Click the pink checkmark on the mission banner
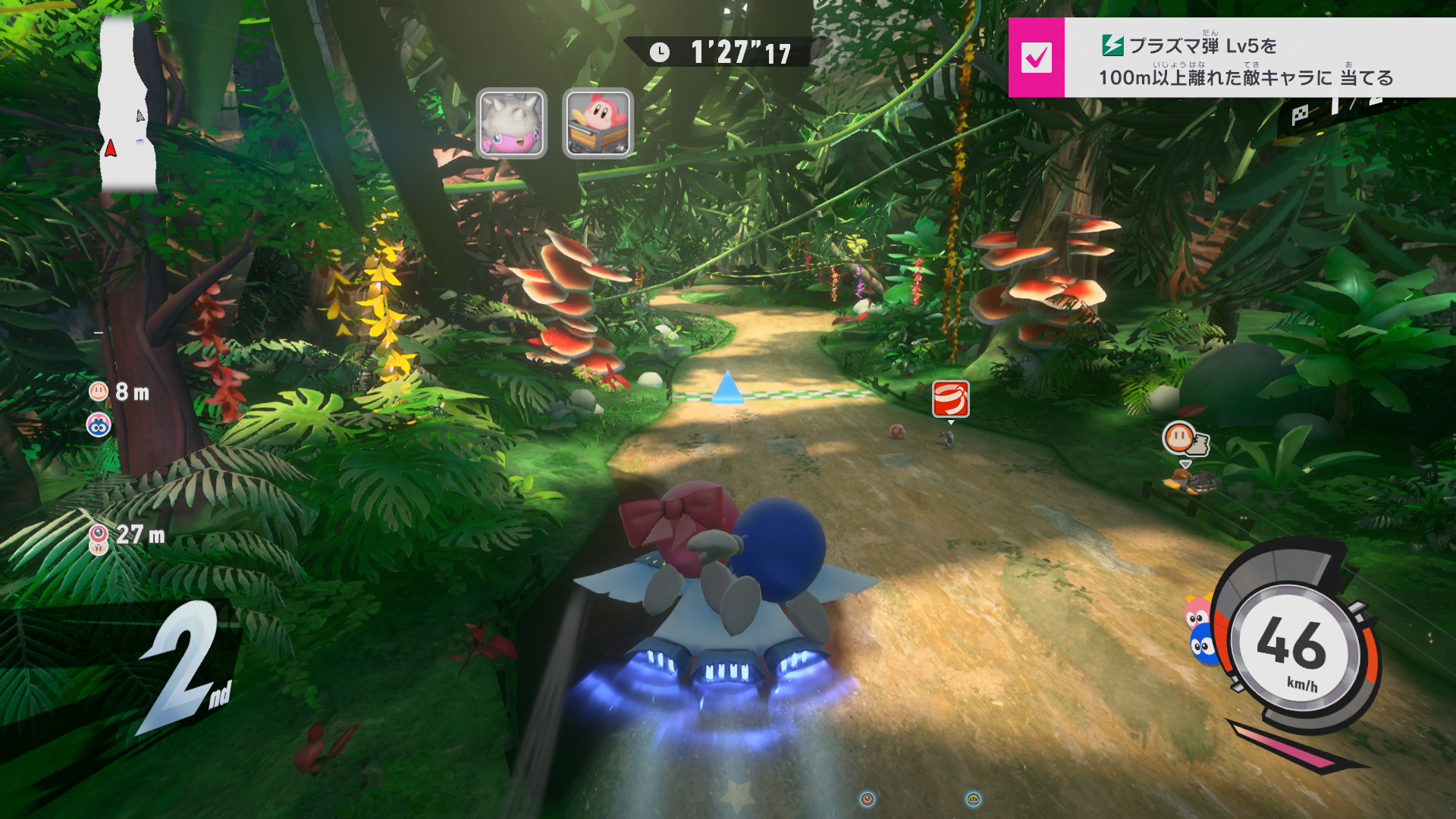This screenshot has height=819, width=1456. tap(1036, 58)
